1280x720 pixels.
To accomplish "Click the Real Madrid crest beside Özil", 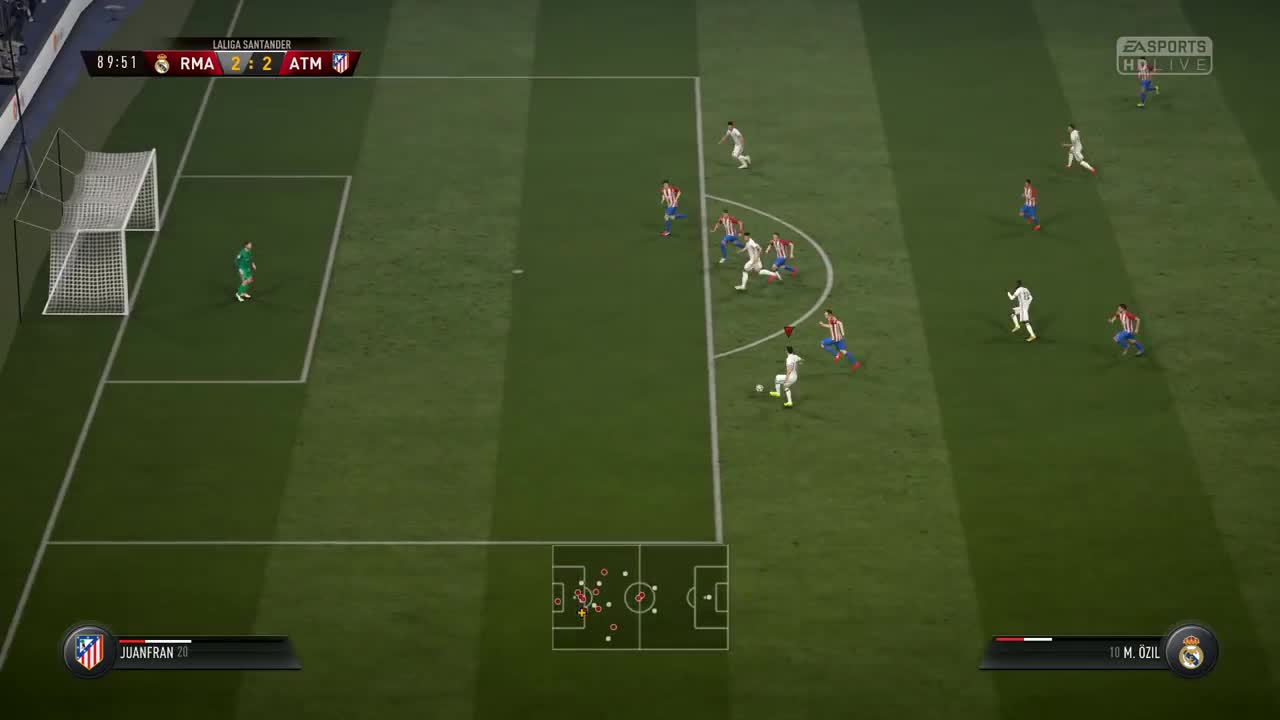I will click(x=1190, y=651).
